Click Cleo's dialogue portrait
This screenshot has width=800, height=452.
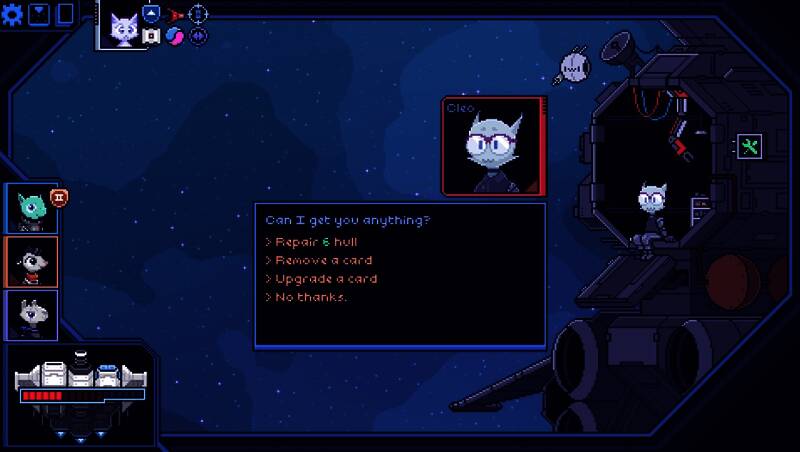pos(492,146)
